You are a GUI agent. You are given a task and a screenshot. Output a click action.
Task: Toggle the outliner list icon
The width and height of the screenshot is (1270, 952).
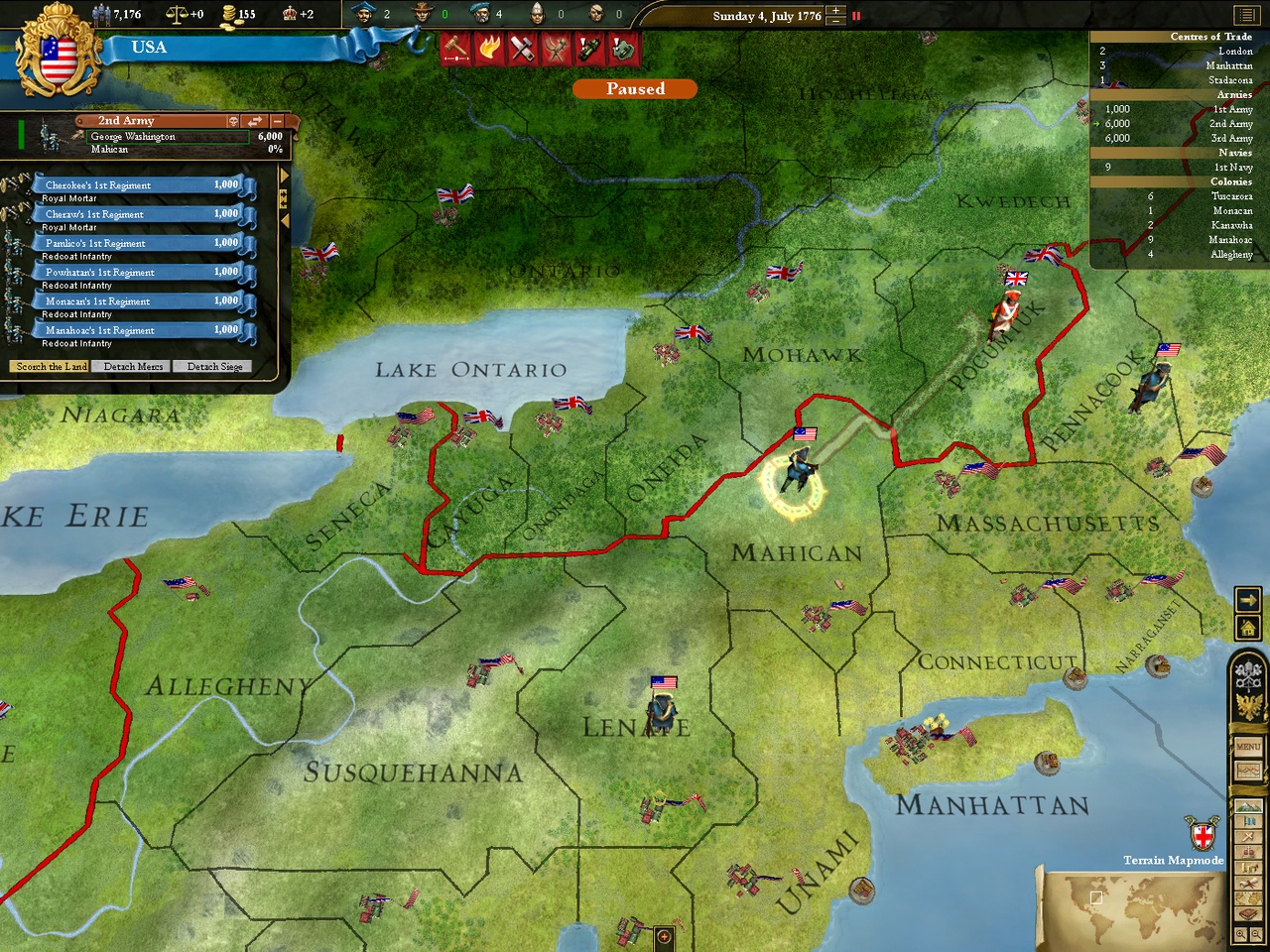pos(1245,15)
